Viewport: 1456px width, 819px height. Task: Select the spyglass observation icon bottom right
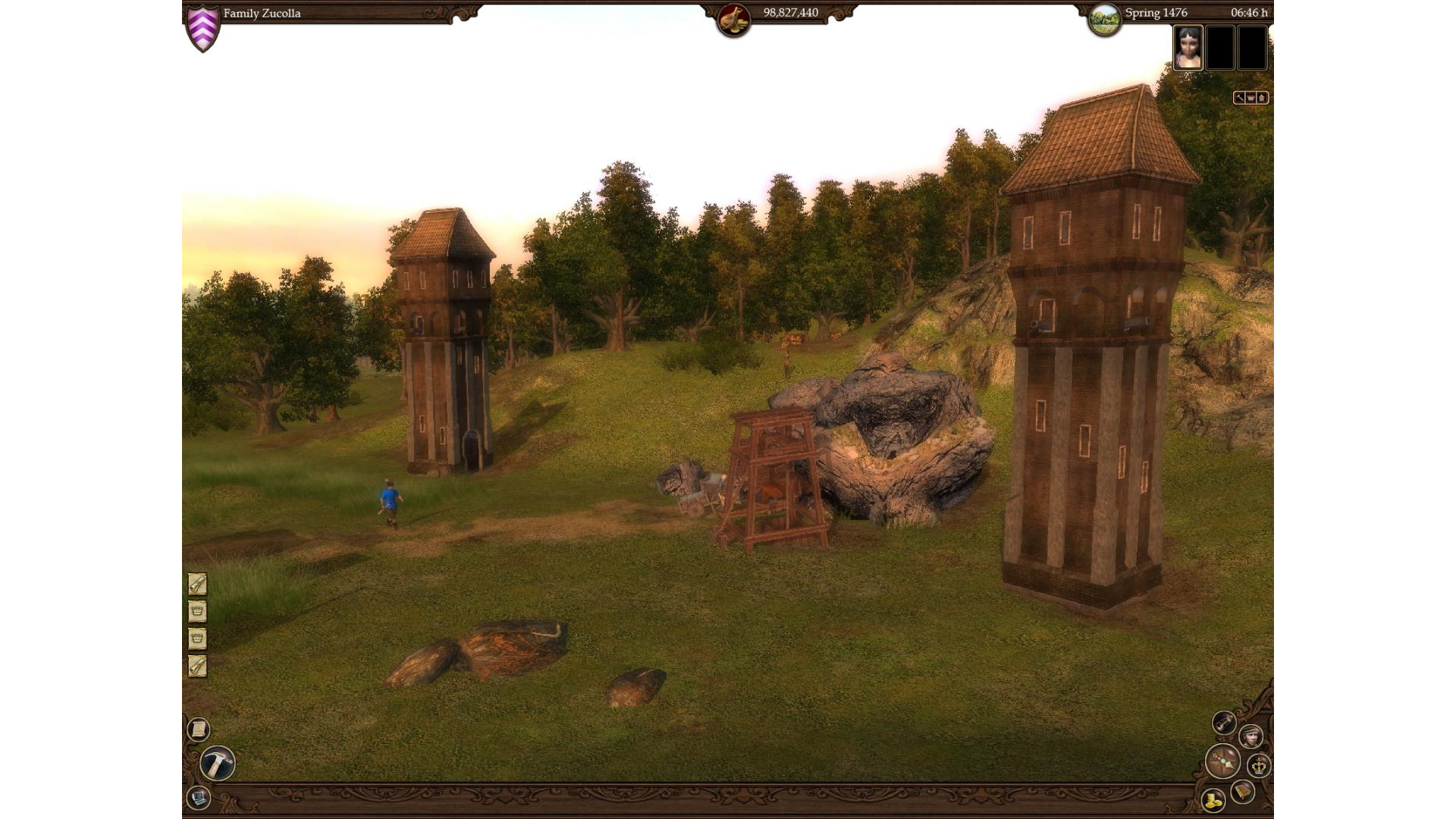click(x=1224, y=723)
